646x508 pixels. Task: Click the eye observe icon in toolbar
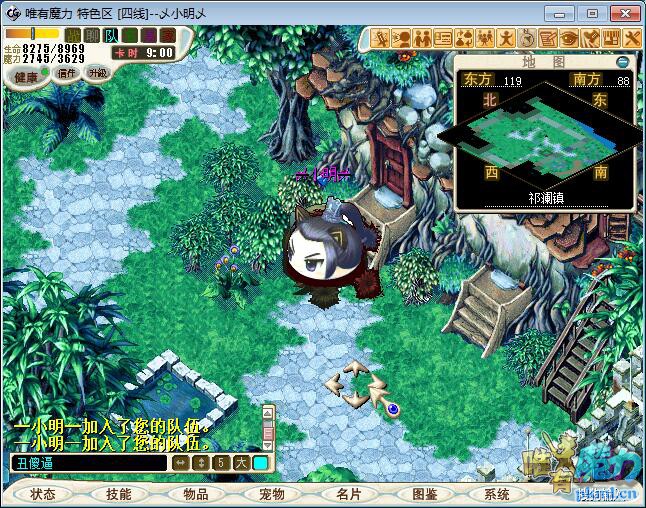click(569, 39)
